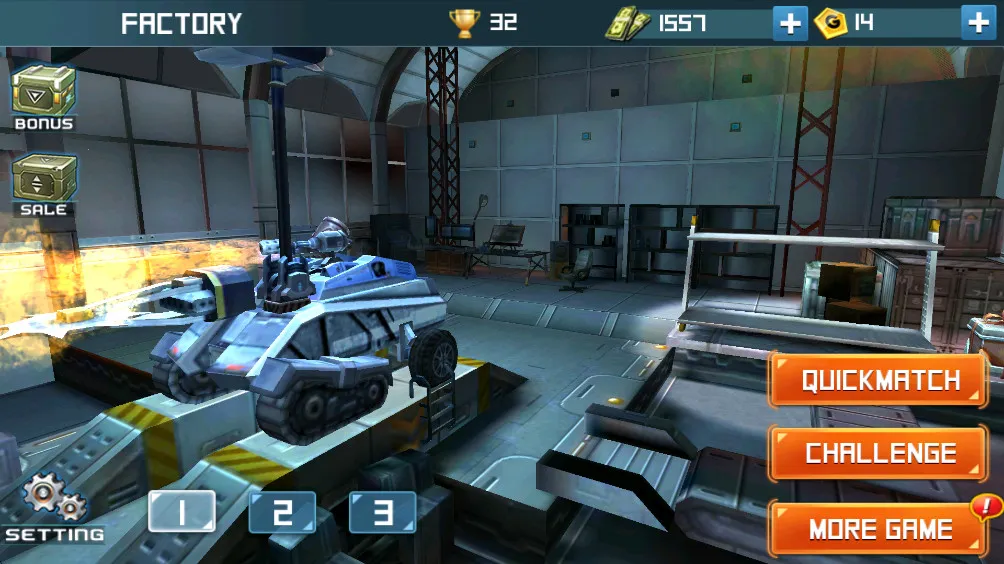Open the Sale crate offer
The height and width of the screenshot is (564, 1004).
pos(43,182)
